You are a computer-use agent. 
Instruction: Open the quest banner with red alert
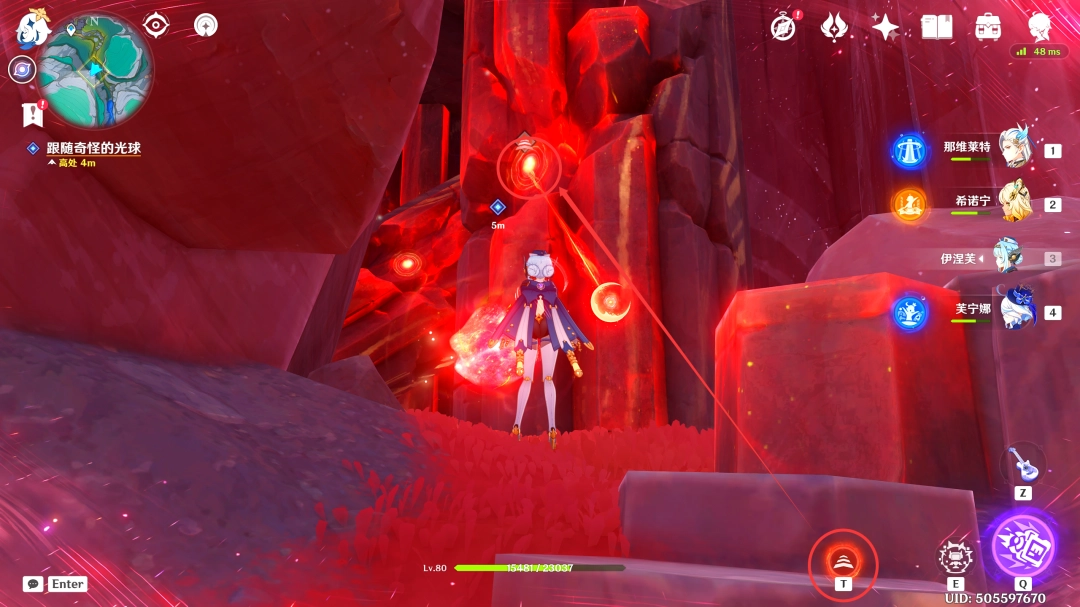(x=33, y=114)
